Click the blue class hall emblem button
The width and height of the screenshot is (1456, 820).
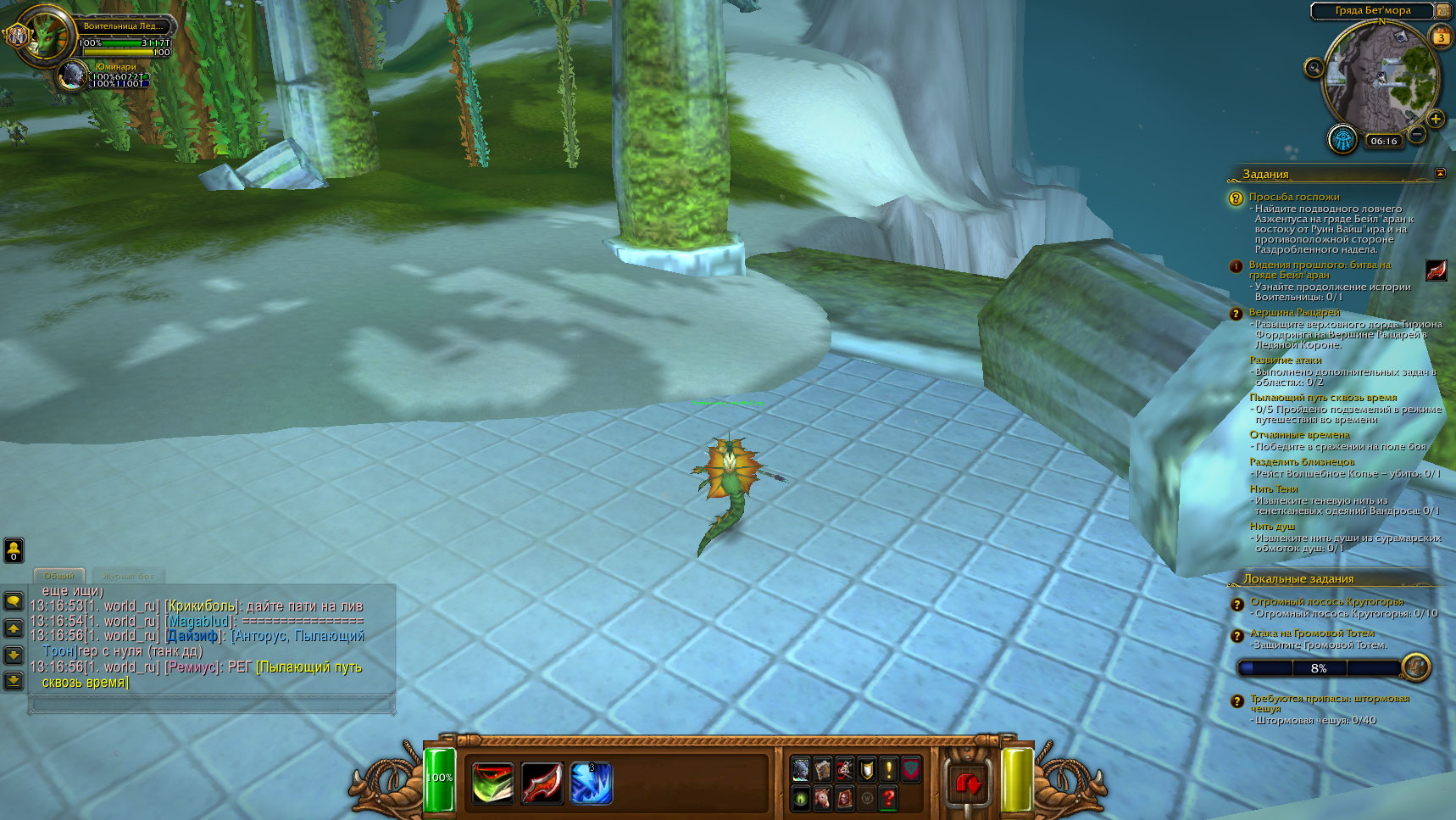pos(1342,138)
